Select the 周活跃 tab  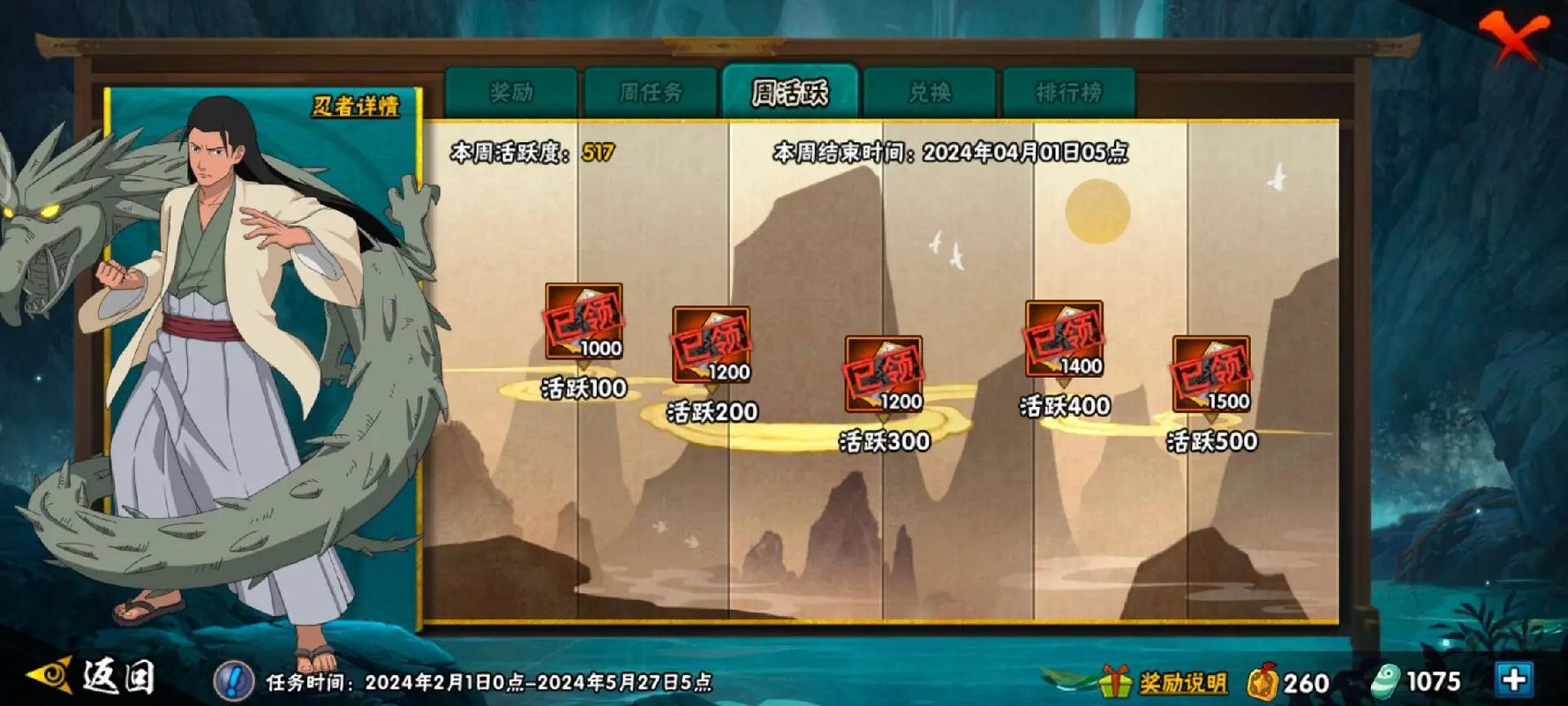click(x=790, y=92)
